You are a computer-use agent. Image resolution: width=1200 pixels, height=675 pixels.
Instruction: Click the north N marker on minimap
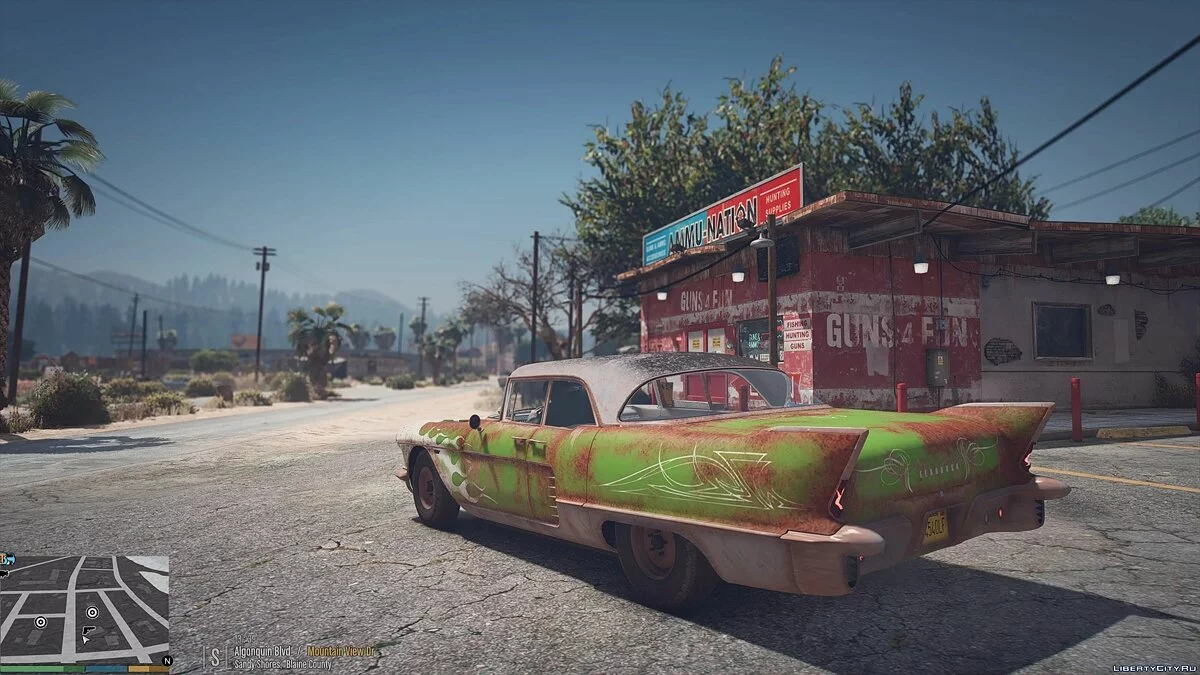[x=166, y=660]
